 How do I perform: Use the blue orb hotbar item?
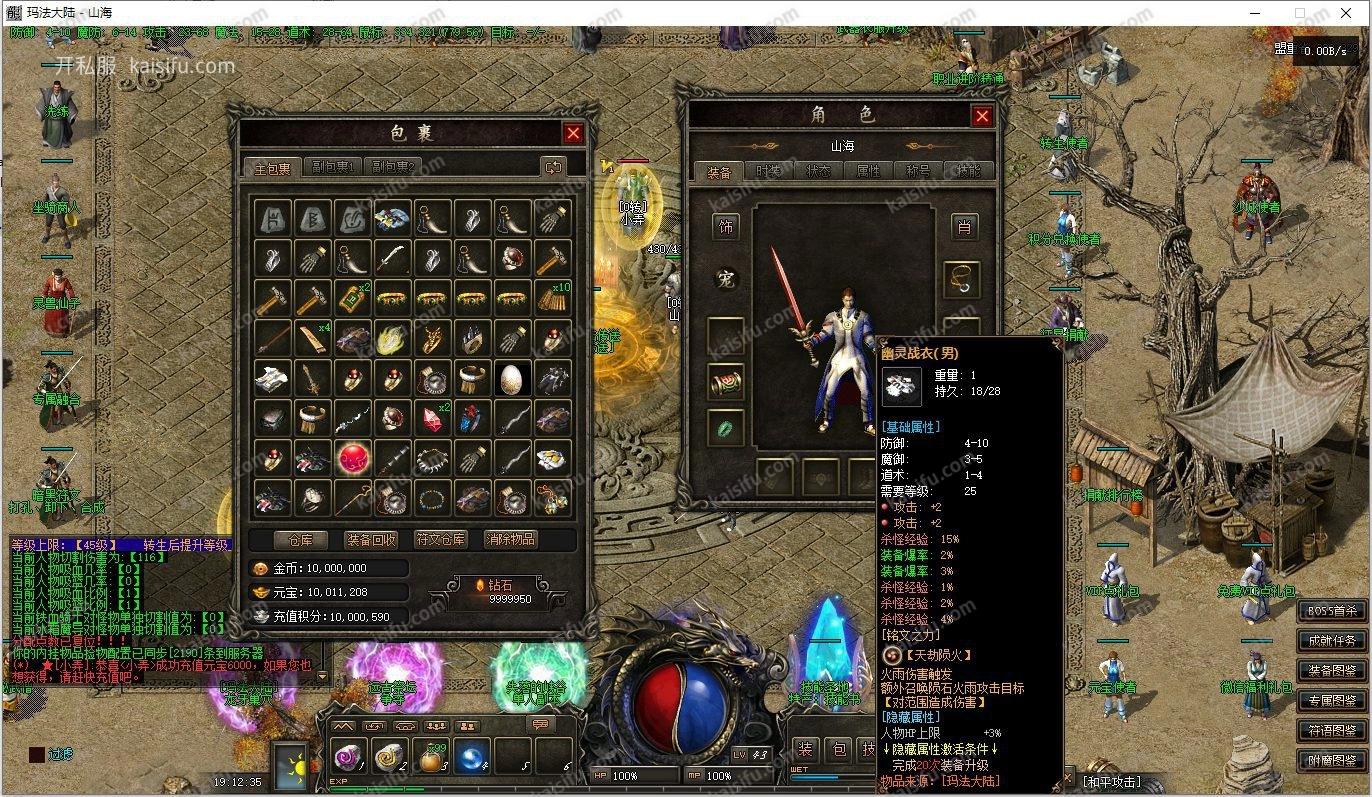point(472,758)
